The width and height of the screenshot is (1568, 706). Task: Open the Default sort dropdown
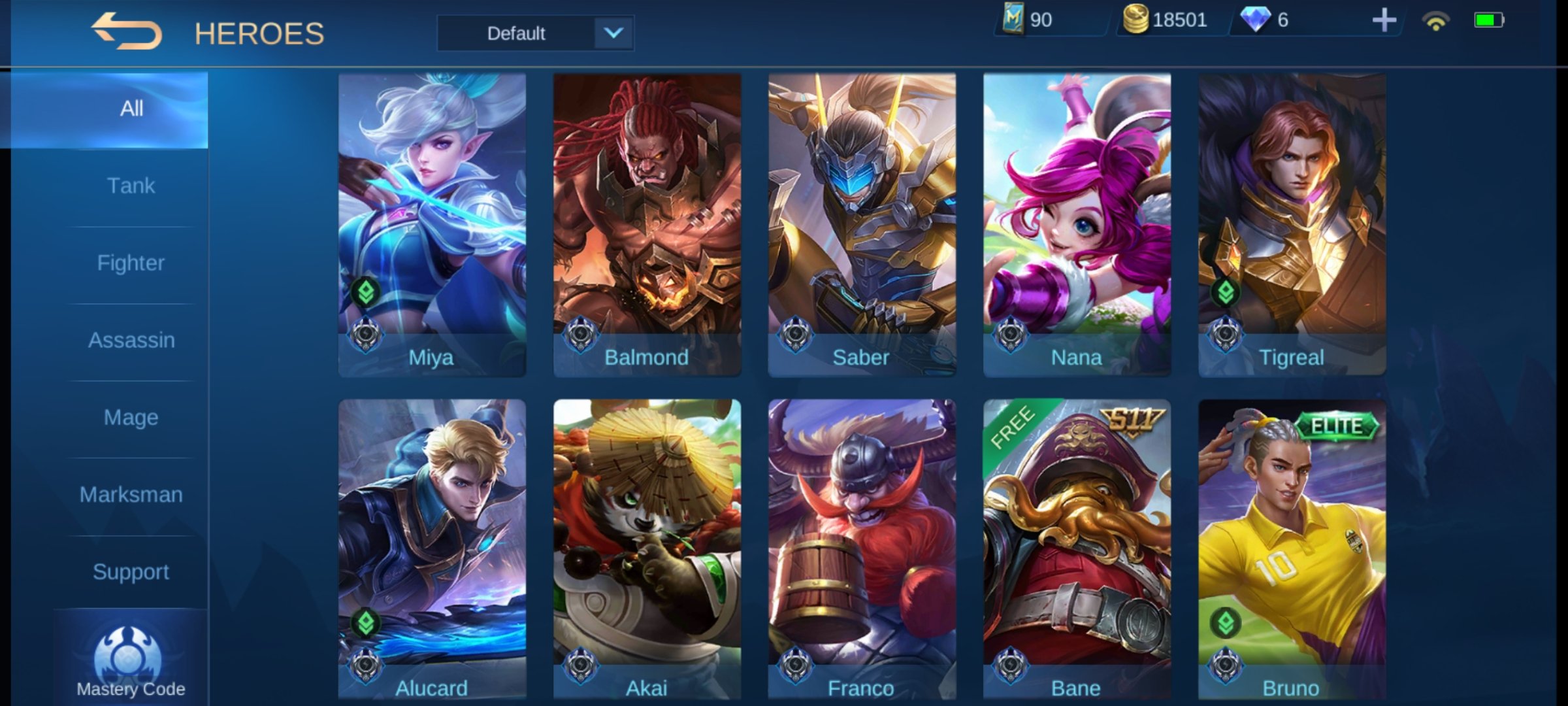point(535,33)
